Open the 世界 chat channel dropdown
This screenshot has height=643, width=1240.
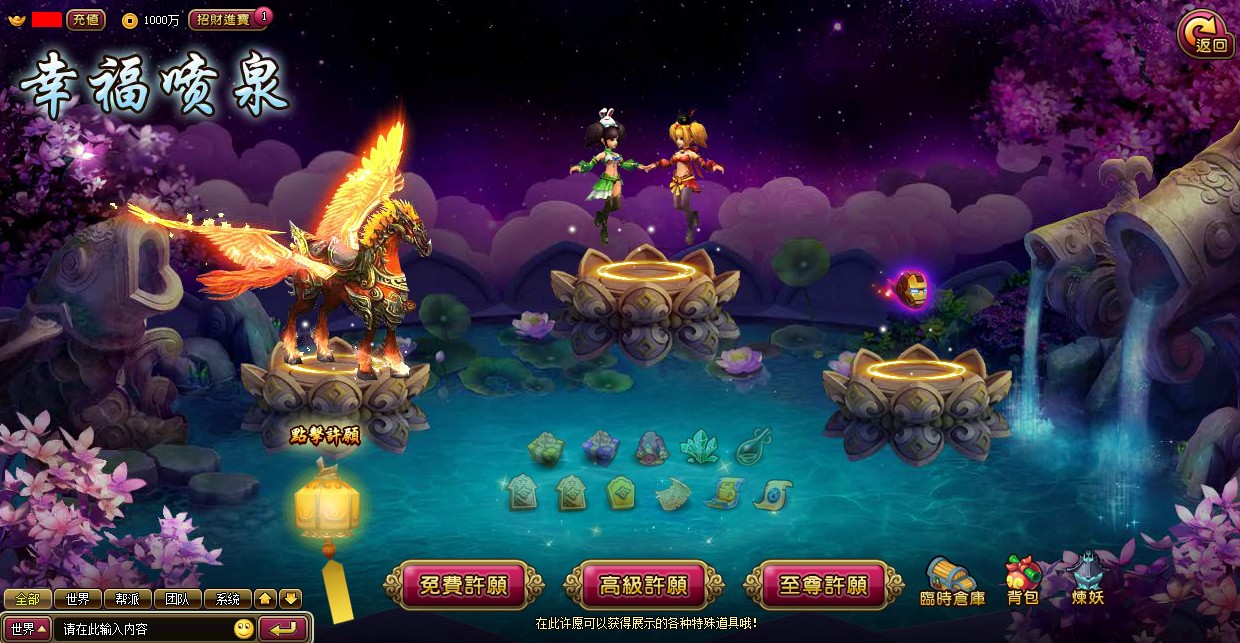pos(29,629)
